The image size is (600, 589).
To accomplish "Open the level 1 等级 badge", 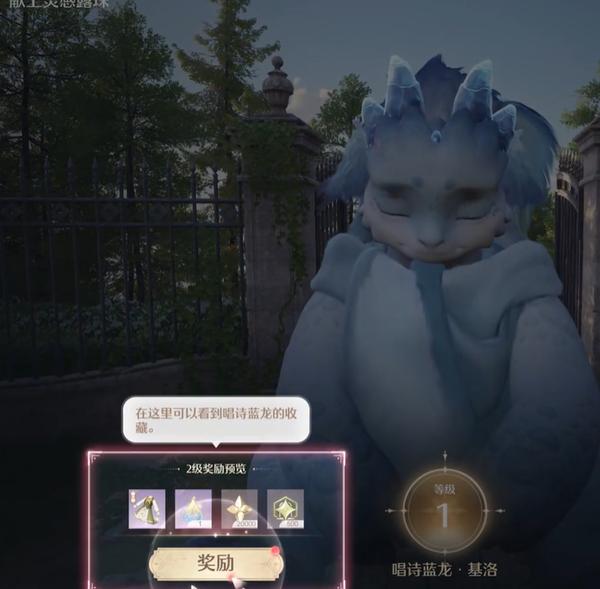I will pyautogui.click(x=445, y=511).
